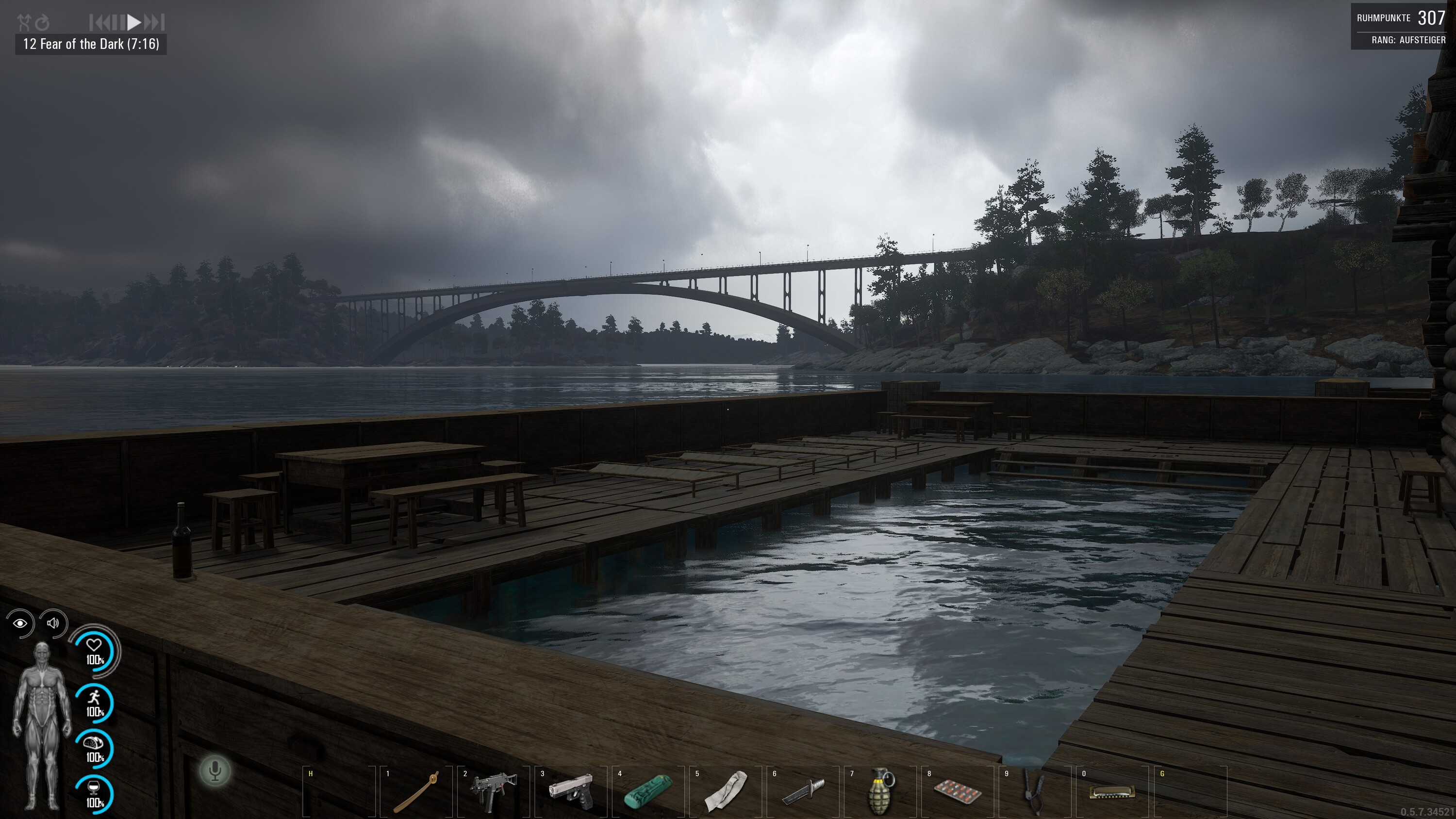Toggle repeat in the music player
1456x819 pixels.
tap(42, 23)
